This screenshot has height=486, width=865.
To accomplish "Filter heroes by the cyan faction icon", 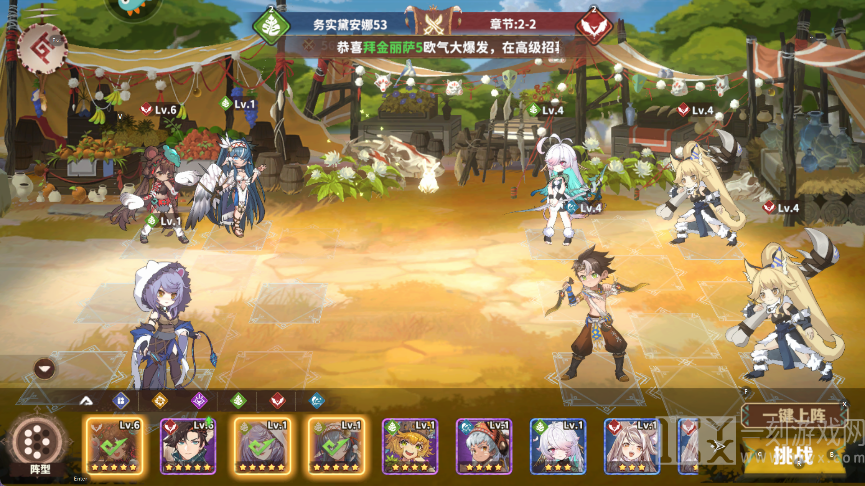I will (x=316, y=401).
